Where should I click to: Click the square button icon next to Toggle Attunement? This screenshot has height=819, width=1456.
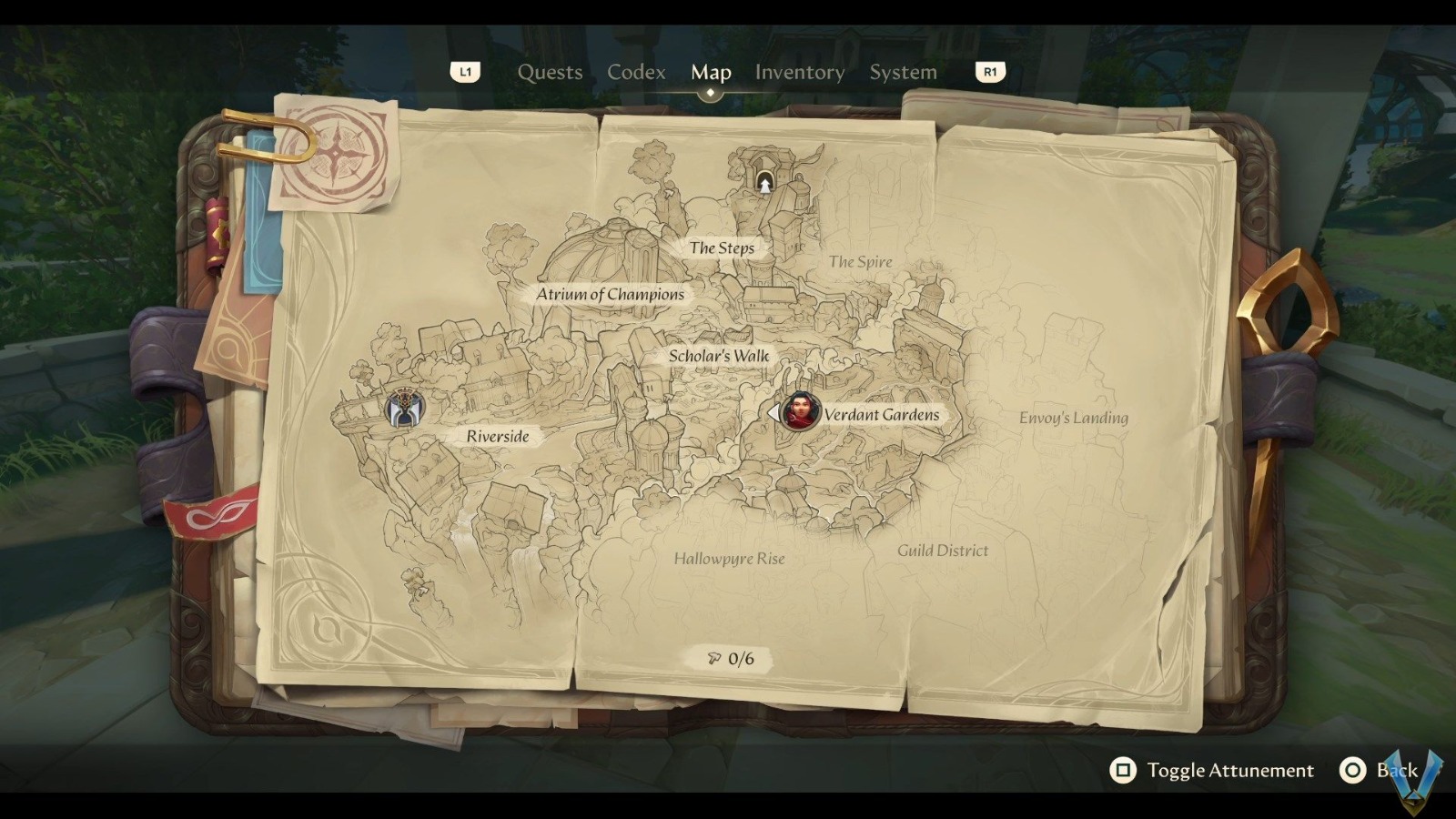point(1124,771)
